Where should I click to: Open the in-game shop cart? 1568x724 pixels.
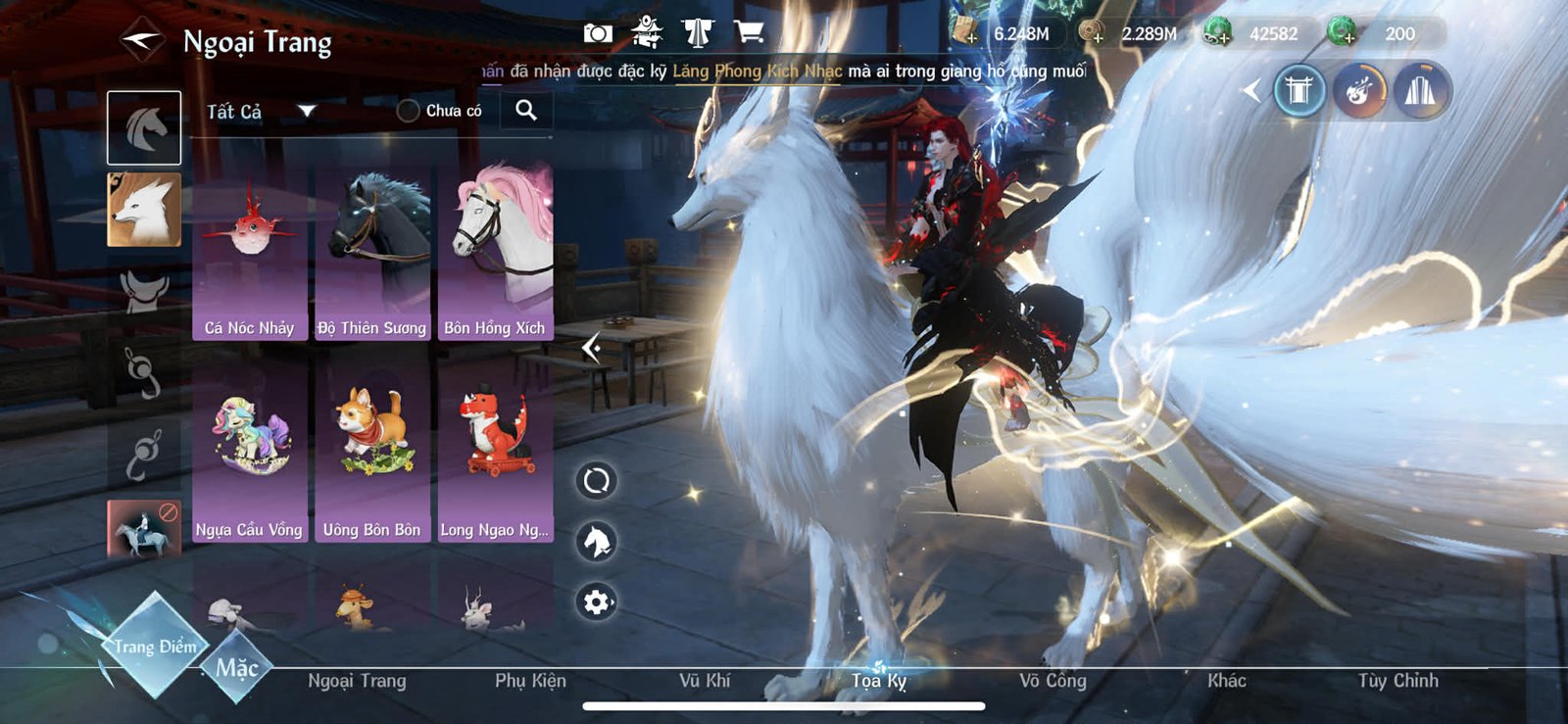point(750,30)
